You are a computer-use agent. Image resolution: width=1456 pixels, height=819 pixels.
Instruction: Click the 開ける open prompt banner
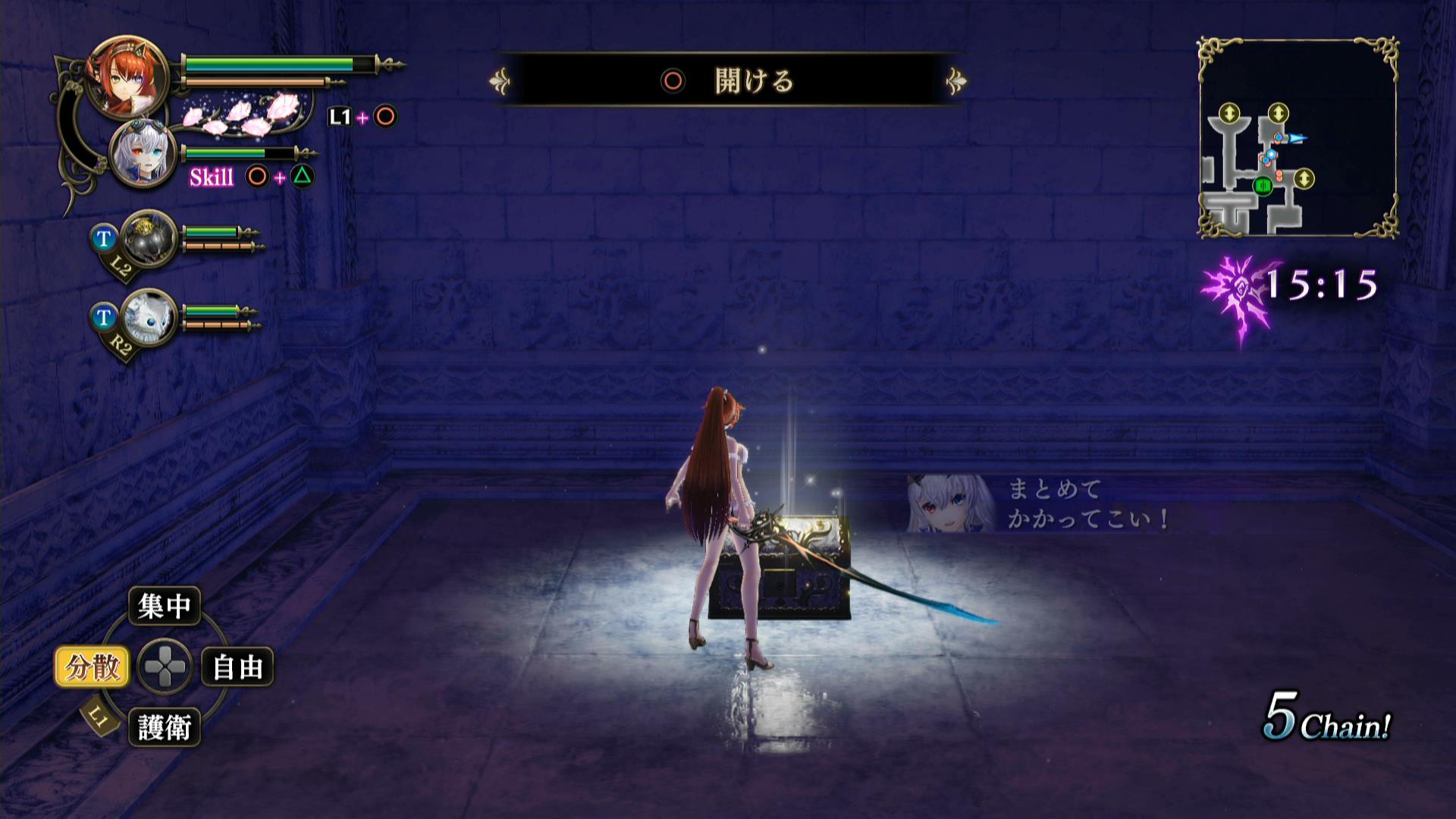(730, 80)
